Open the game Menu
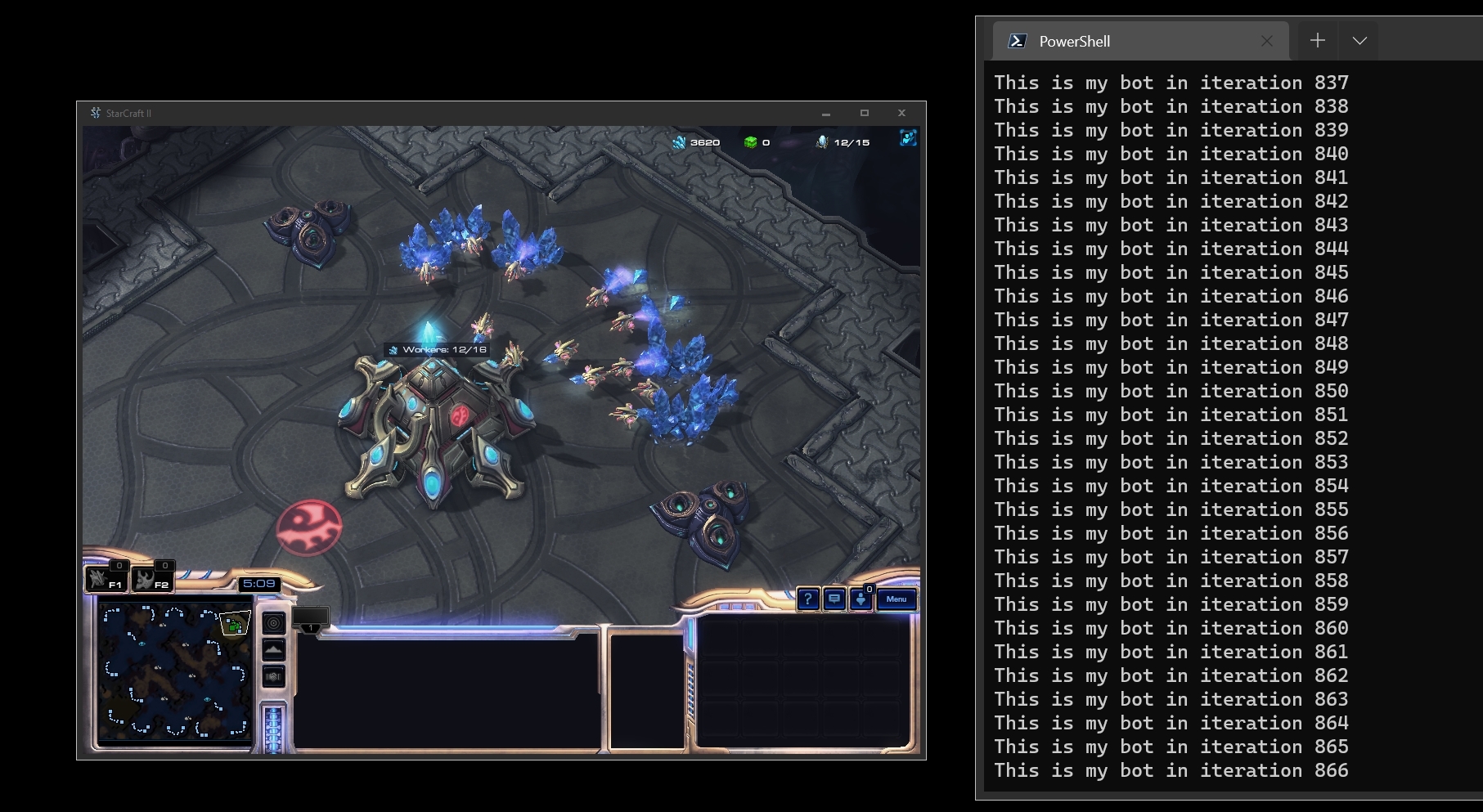The width and height of the screenshot is (1483, 812). pyautogui.click(x=896, y=599)
